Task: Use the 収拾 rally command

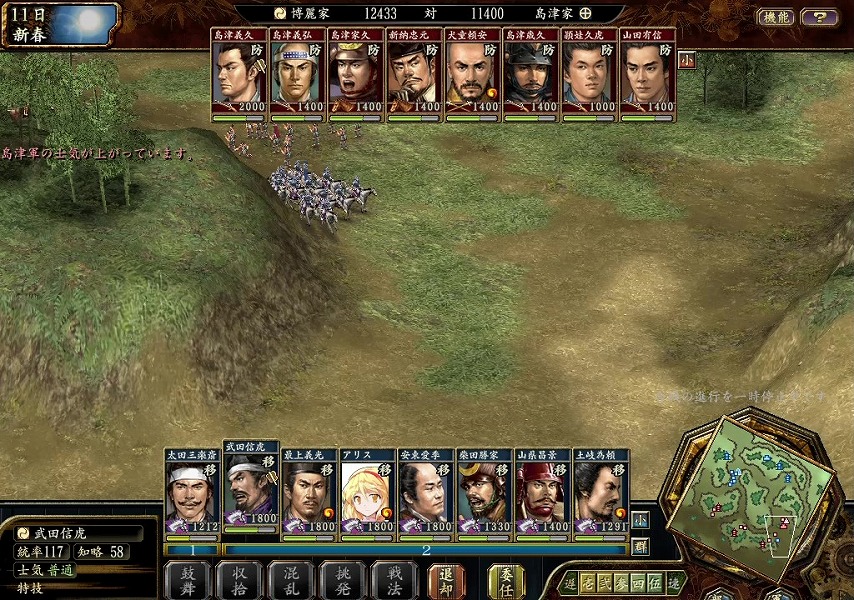Action: pyautogui.click(x=240, y=580)
